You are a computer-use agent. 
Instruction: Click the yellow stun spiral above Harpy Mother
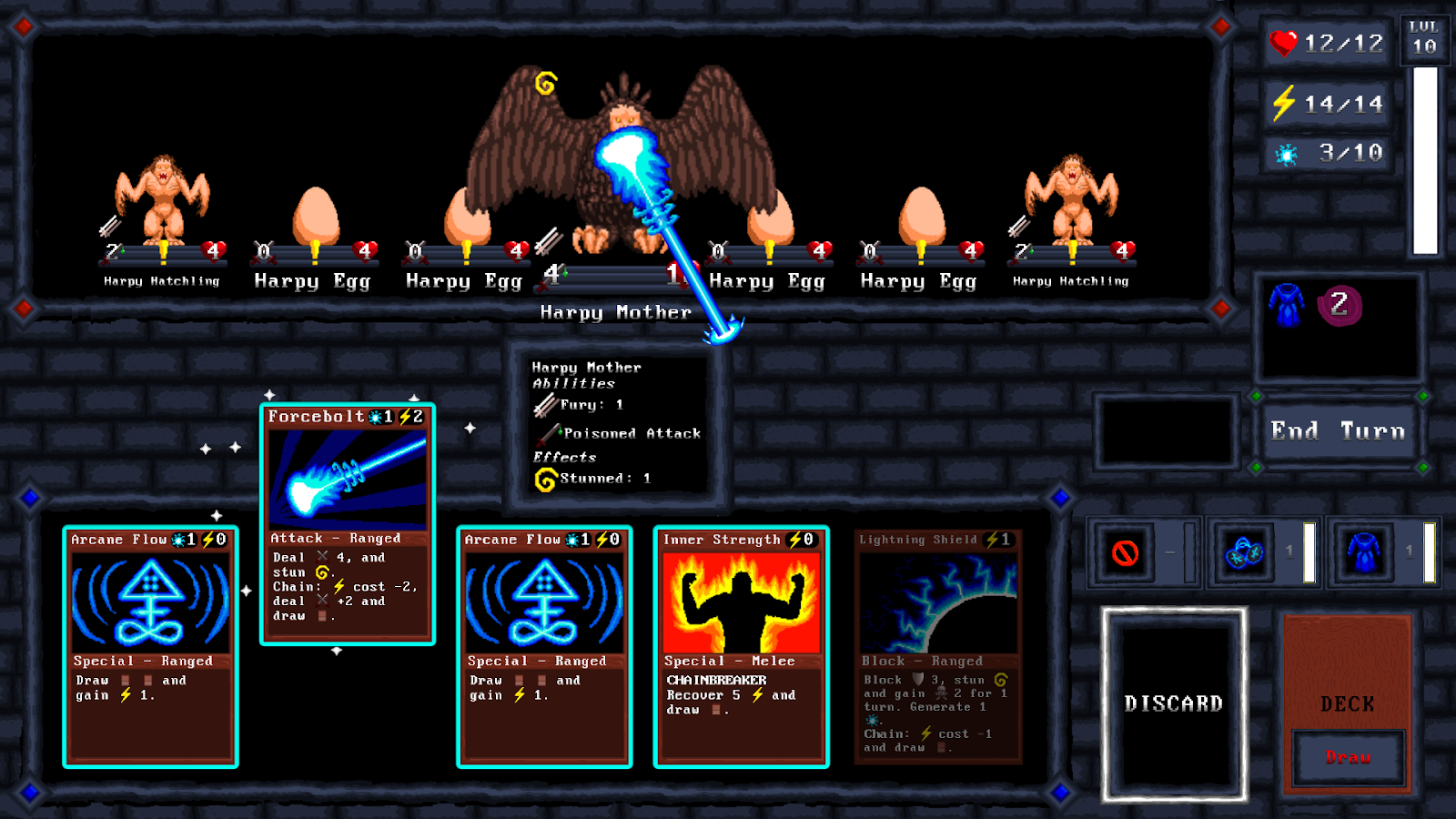(x=545, y=83)
